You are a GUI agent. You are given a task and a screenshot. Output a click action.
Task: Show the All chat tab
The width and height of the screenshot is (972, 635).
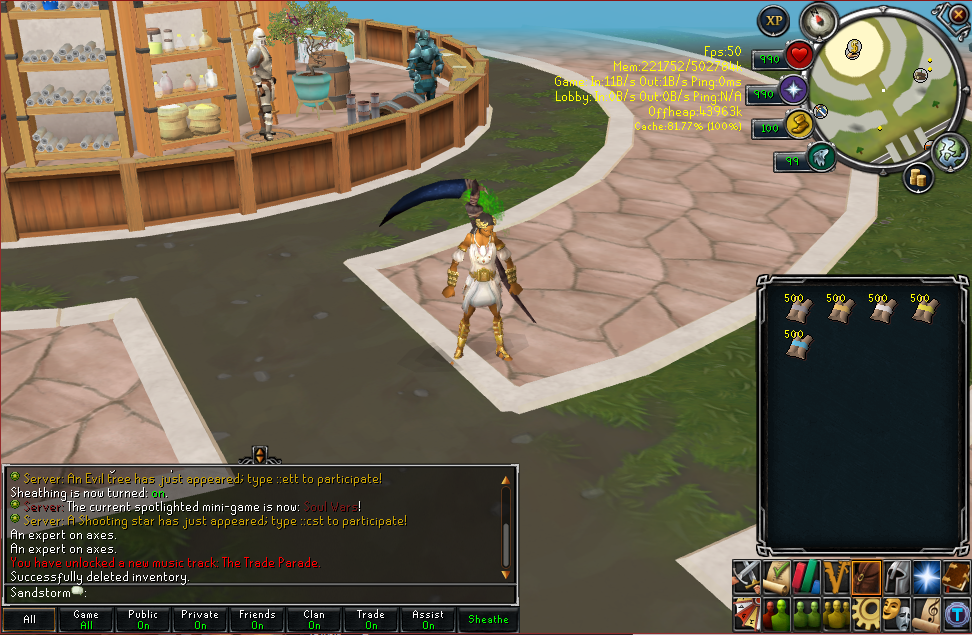pyautogui.click(x=29, y=620)
